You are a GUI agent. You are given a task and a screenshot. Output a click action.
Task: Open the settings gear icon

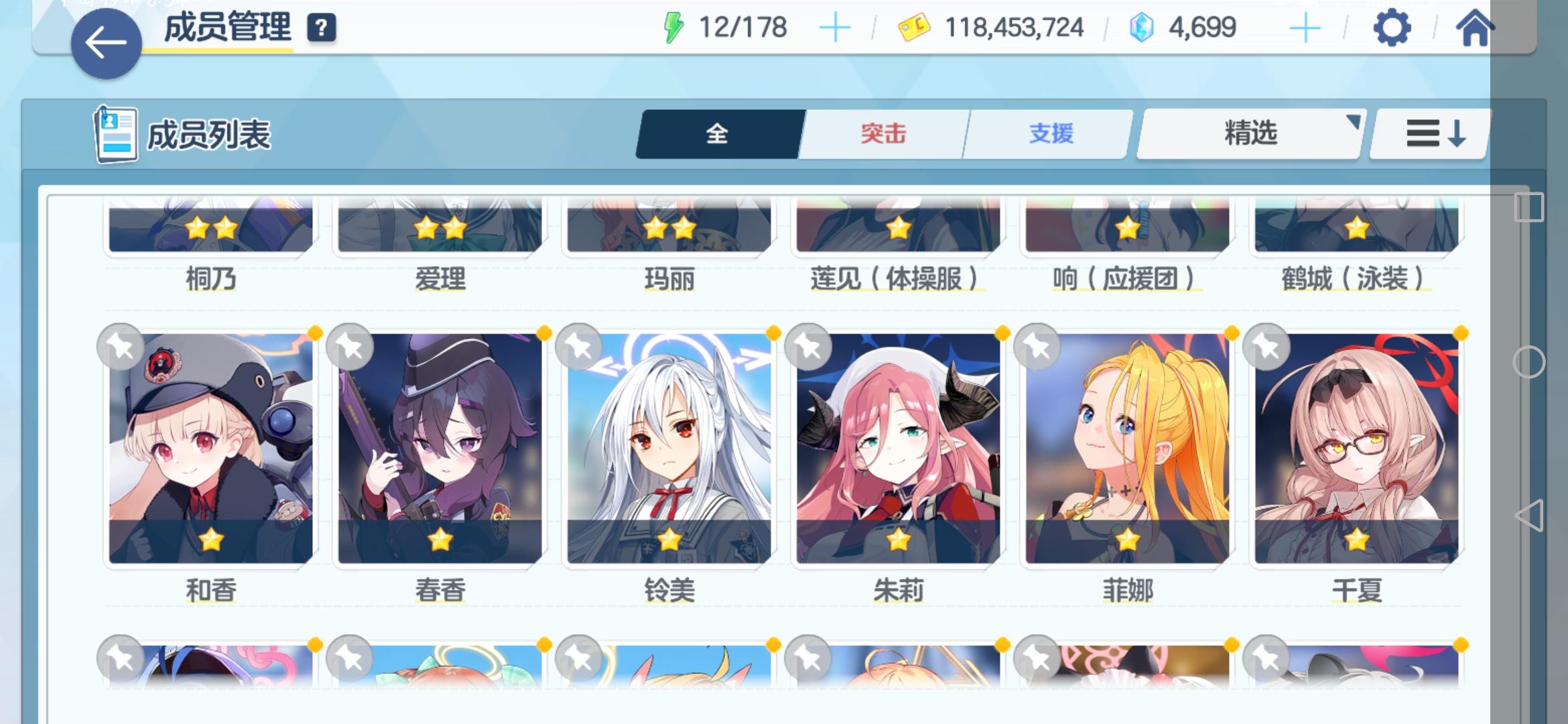[1393, 27]
